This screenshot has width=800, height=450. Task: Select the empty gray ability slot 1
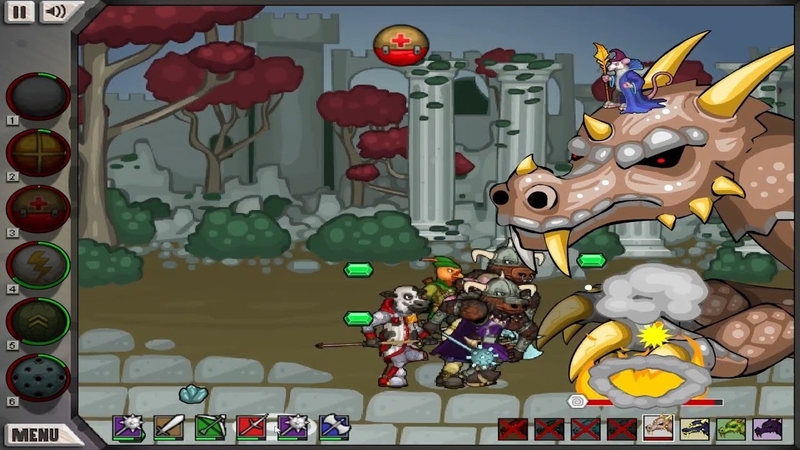38,95
